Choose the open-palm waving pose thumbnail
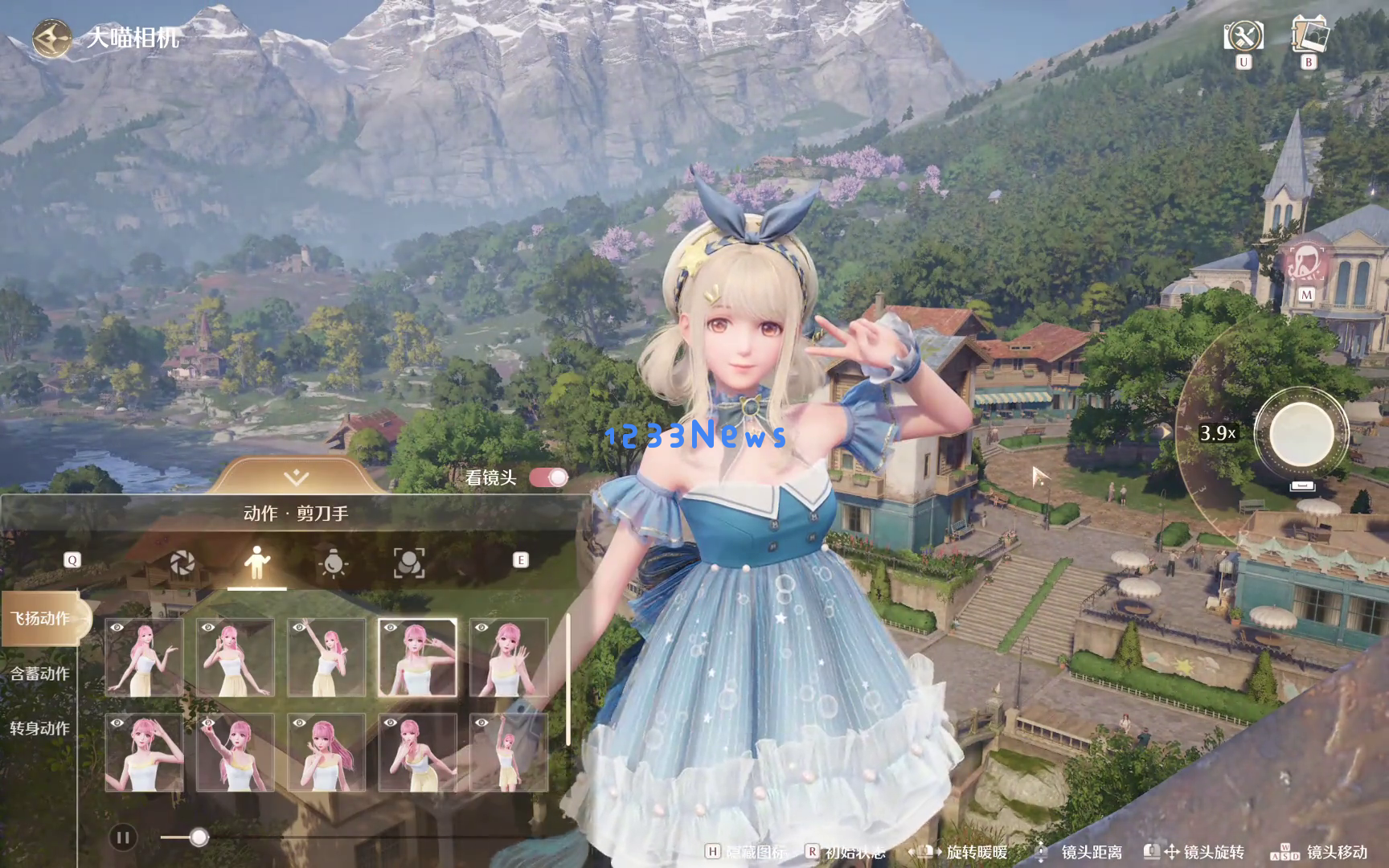Viewport: 1389px width, 868px height. (x=508, y=657)
